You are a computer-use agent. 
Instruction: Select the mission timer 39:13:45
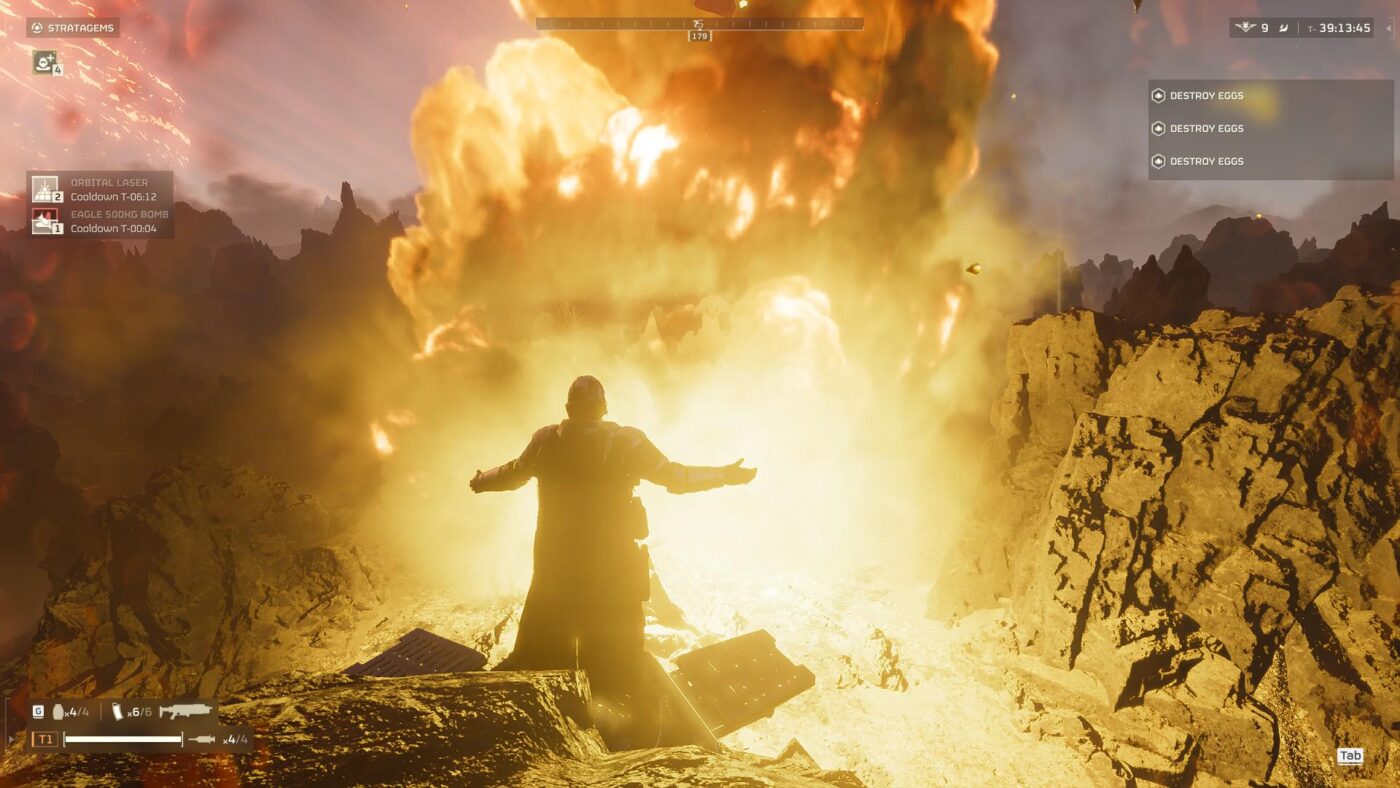[x=1345, y=28]
